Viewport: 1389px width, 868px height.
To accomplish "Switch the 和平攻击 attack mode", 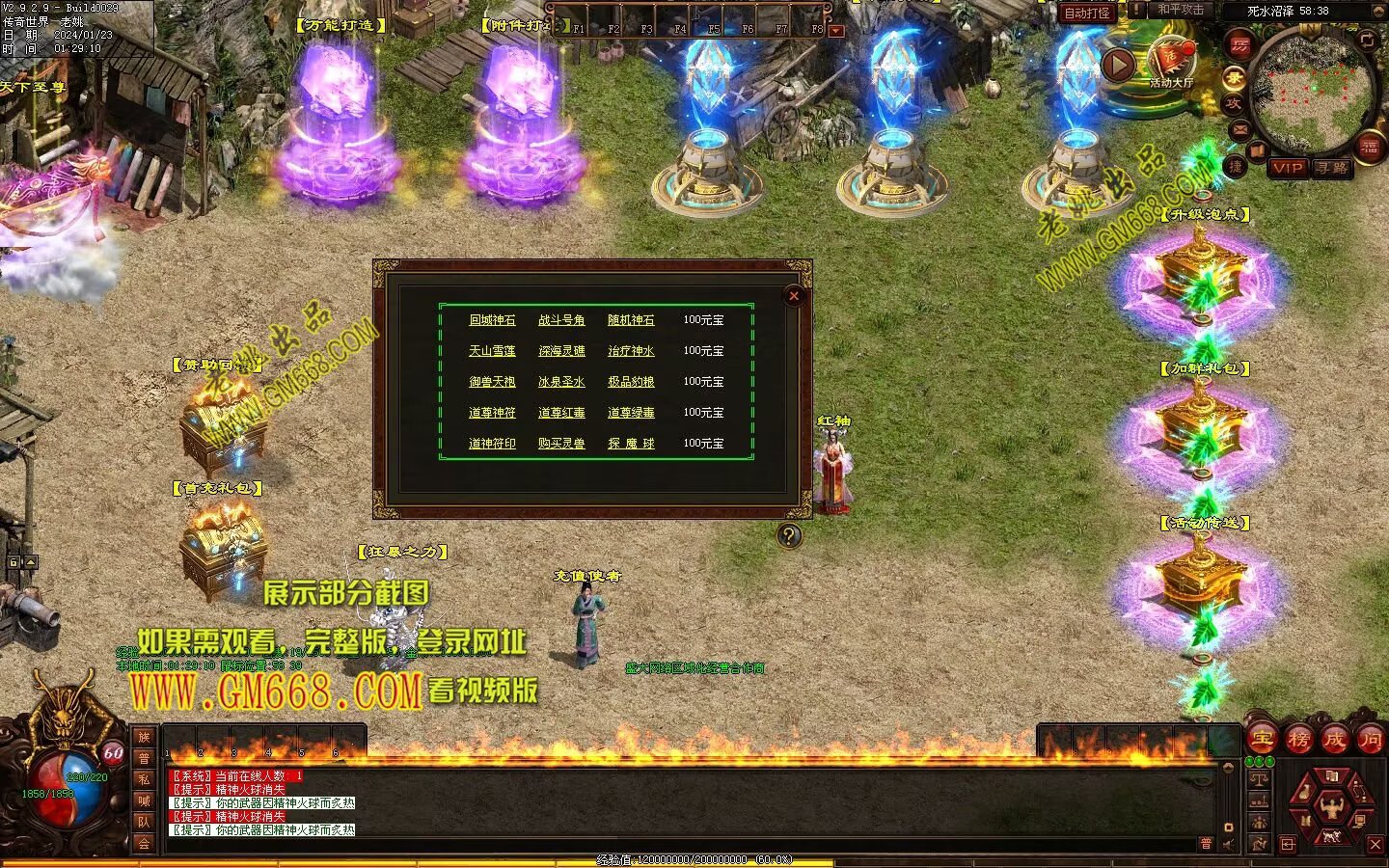I will [x=1181, y=10].
